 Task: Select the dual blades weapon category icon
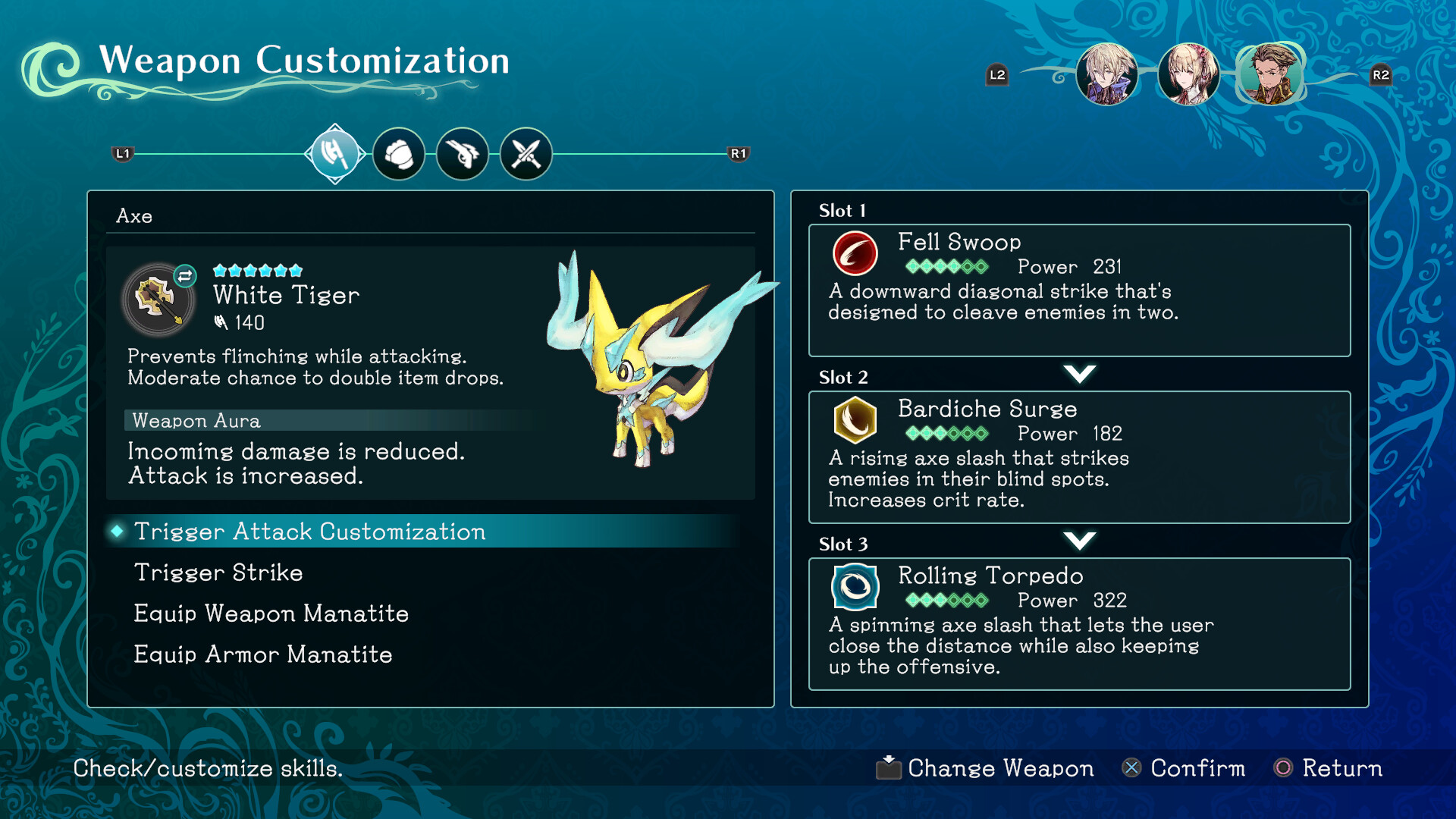click(x=526, y=152)
